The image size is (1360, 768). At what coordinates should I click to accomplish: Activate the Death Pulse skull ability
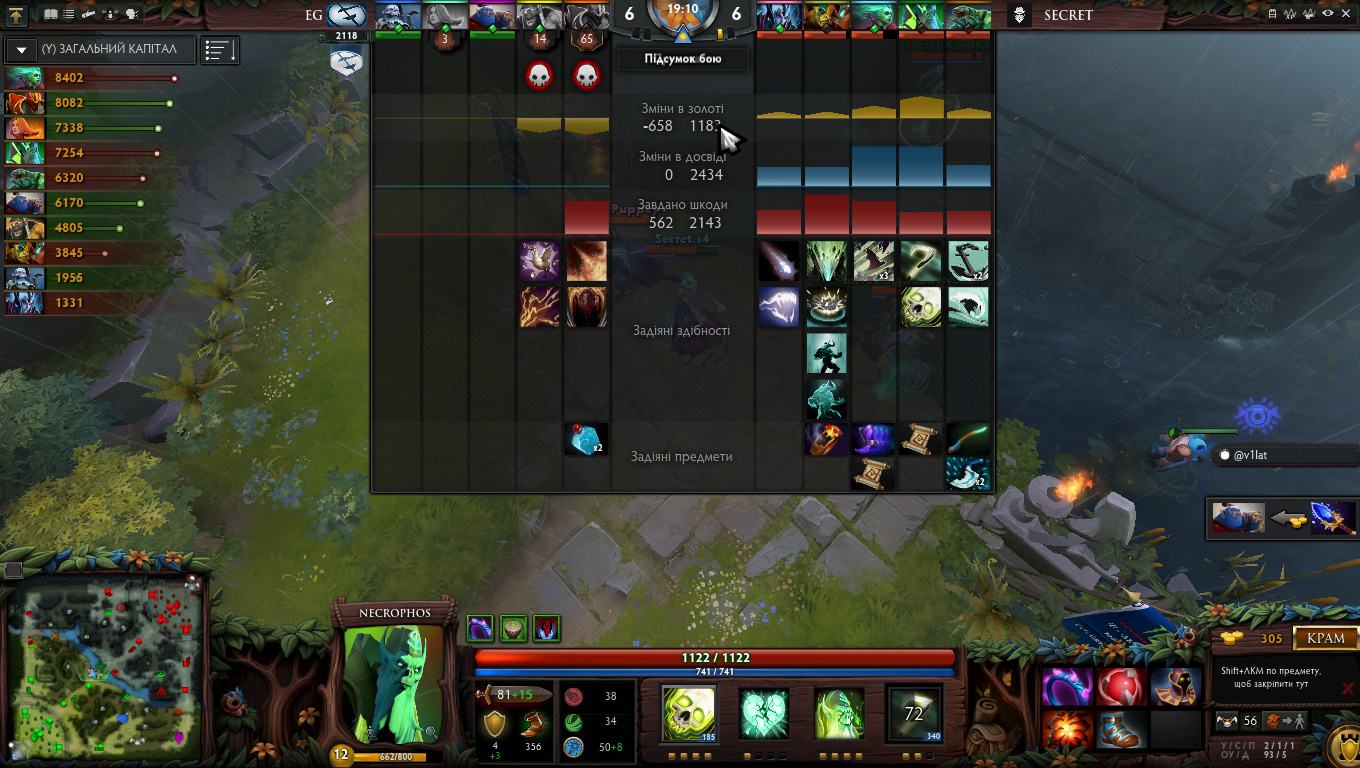point(688,713)
